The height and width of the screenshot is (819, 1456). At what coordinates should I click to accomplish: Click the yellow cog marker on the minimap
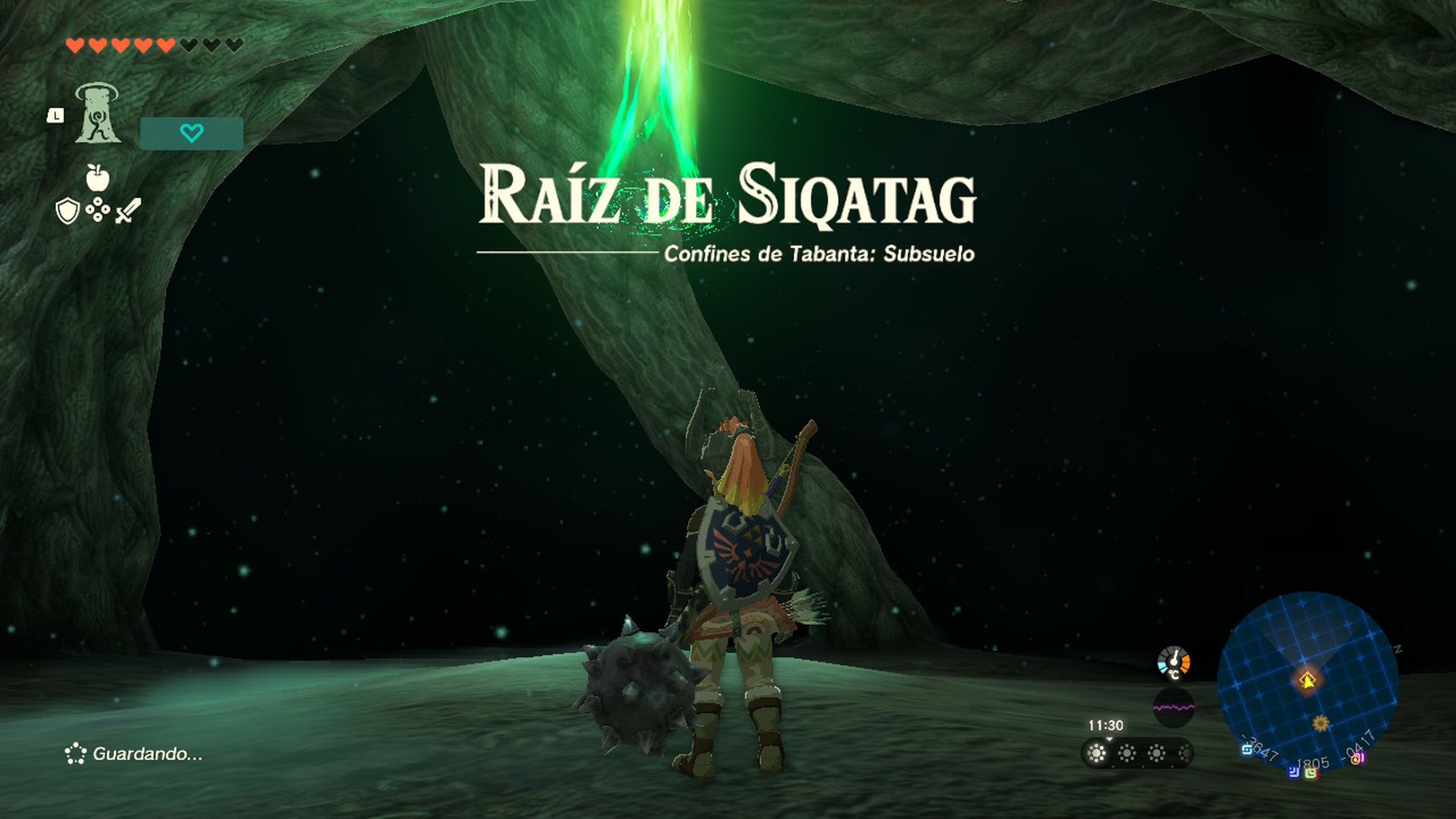(x=1321, y=725)
